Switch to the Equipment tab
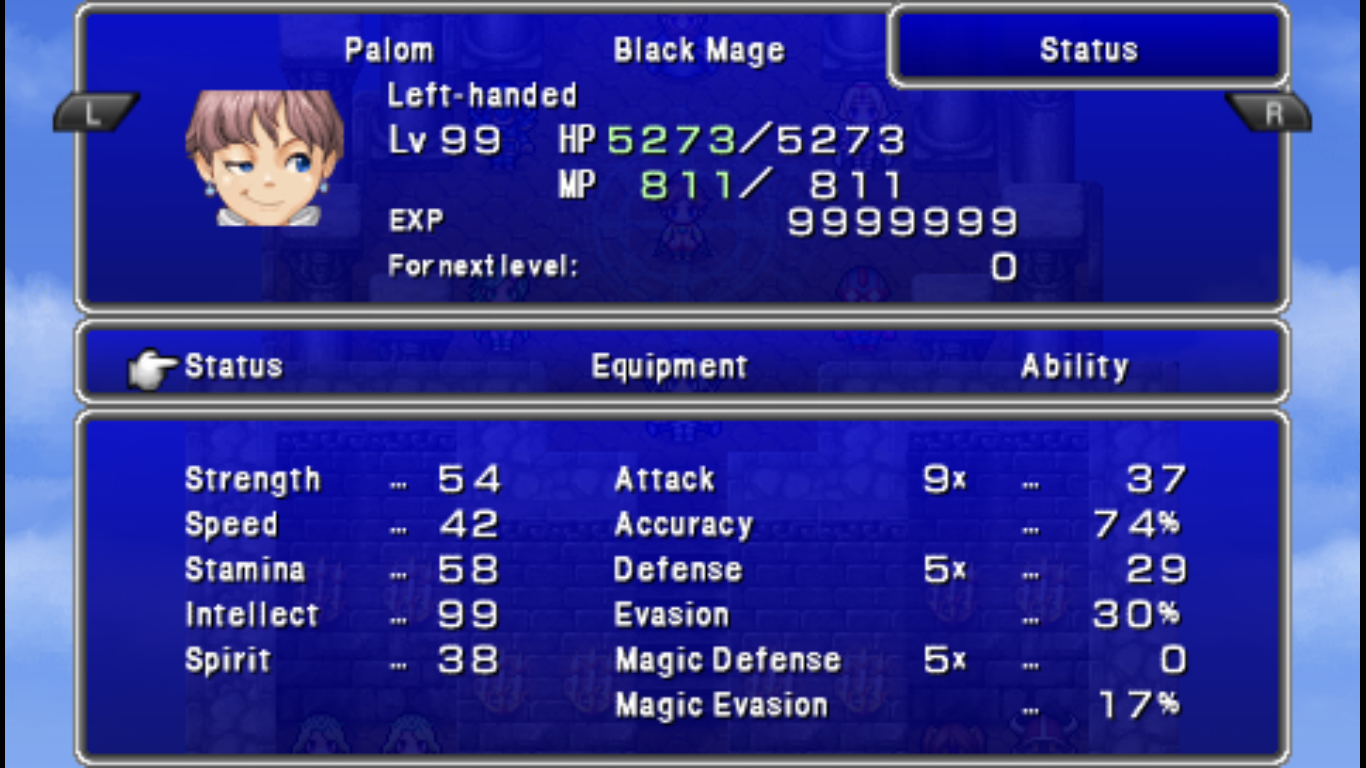This screenshot has height=768, width=1366. [x=669, y=367]
